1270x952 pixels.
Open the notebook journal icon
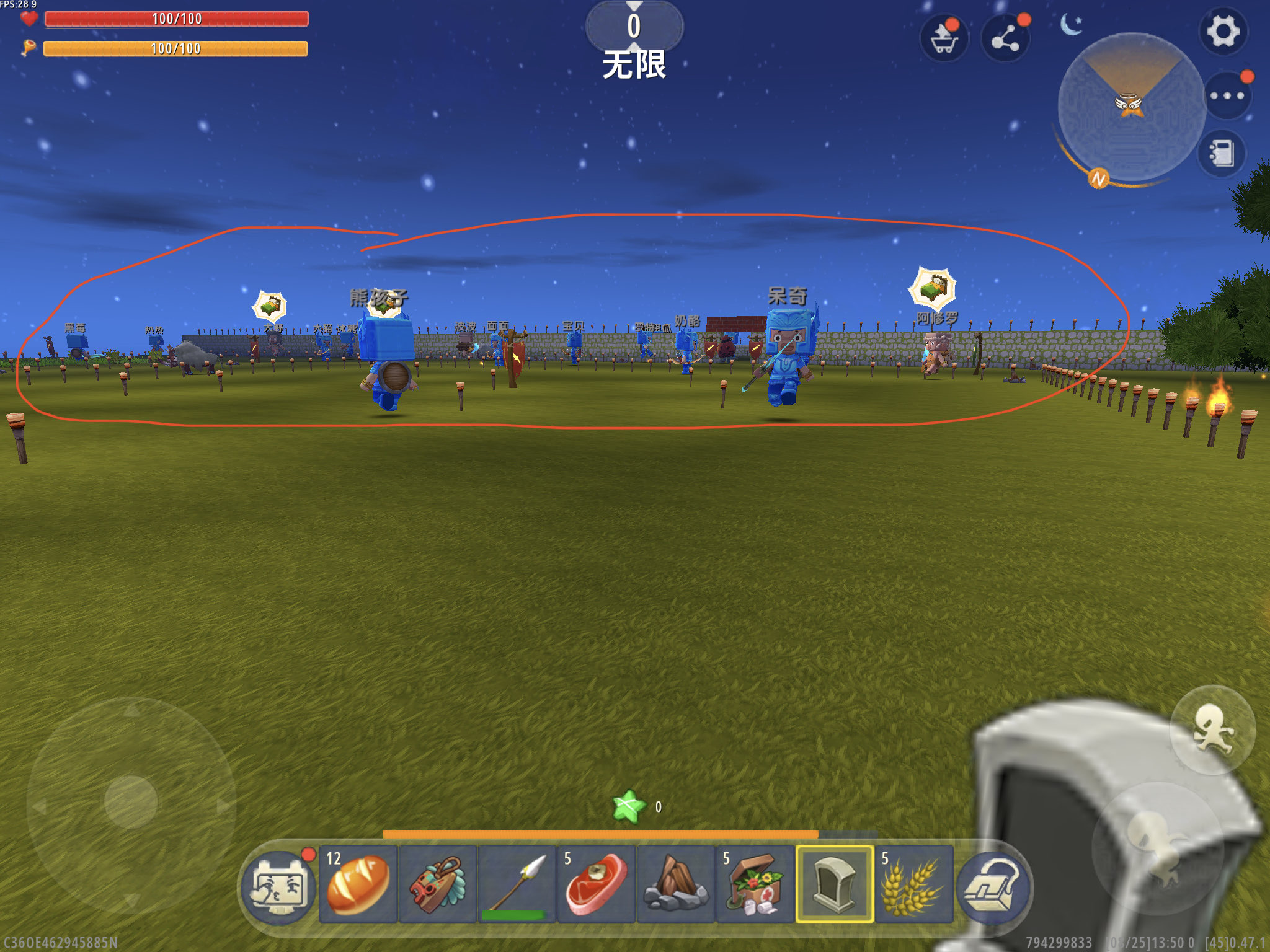point(1221,153)
